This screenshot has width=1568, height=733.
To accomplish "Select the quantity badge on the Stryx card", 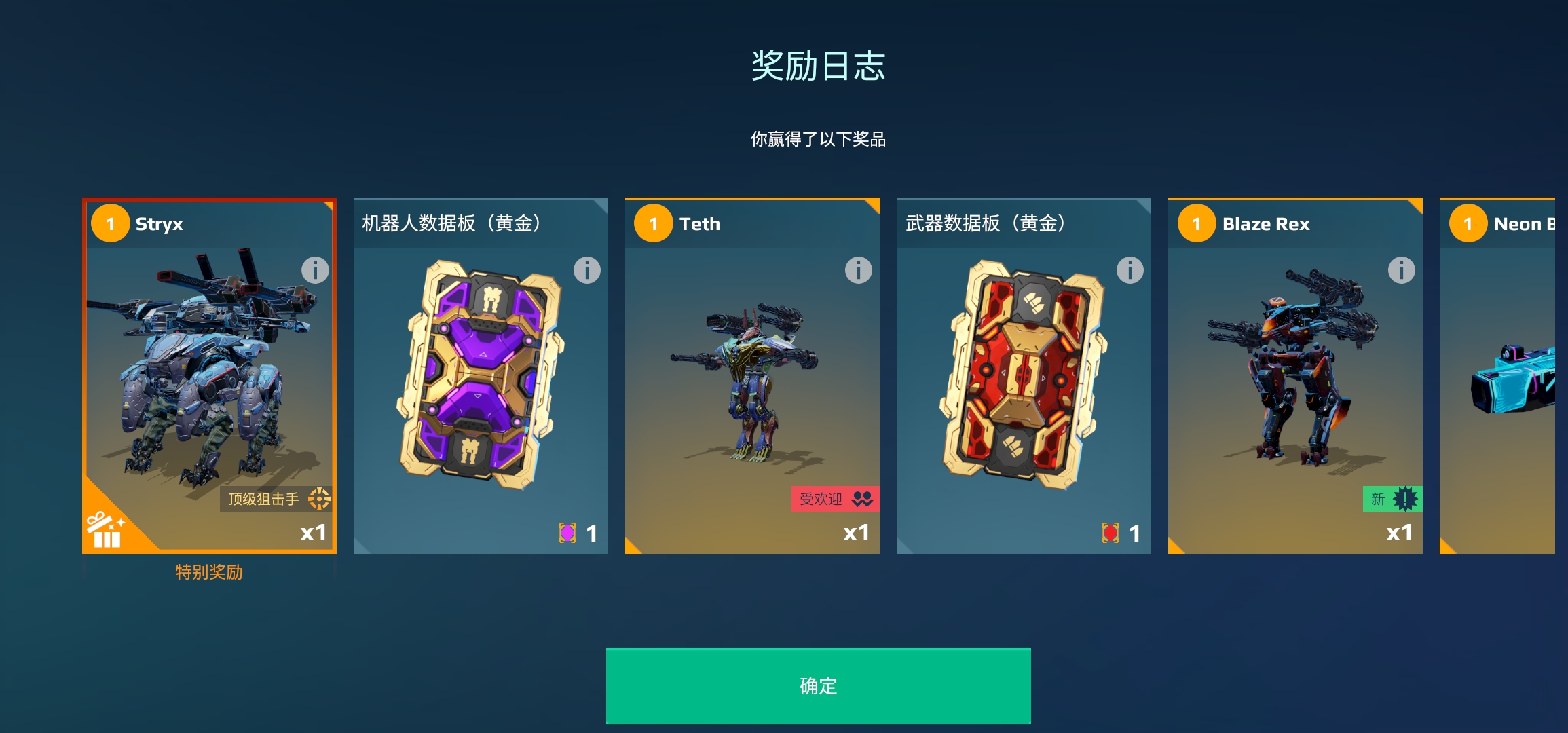I will tap(110, 224).
